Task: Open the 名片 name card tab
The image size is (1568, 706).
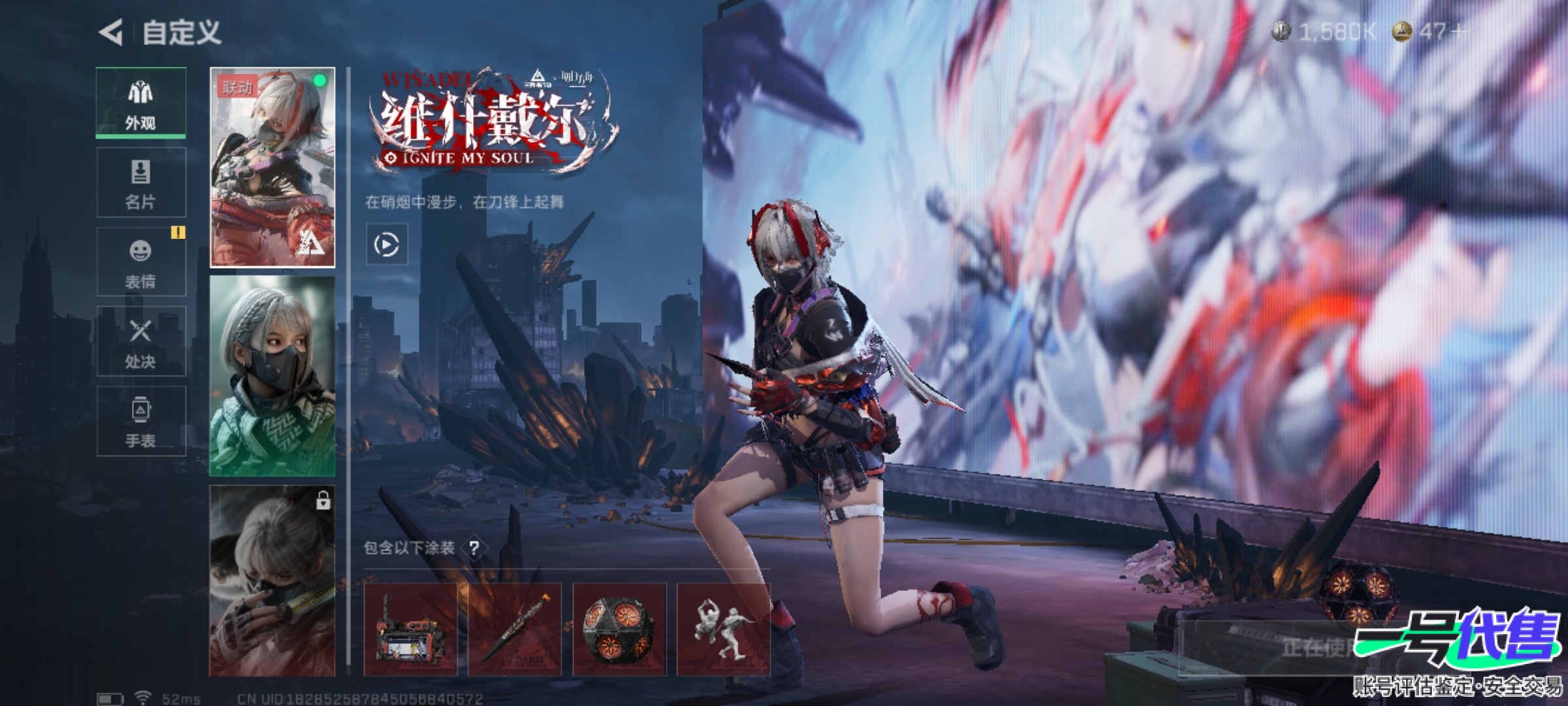Action: (x=141, y=182)
